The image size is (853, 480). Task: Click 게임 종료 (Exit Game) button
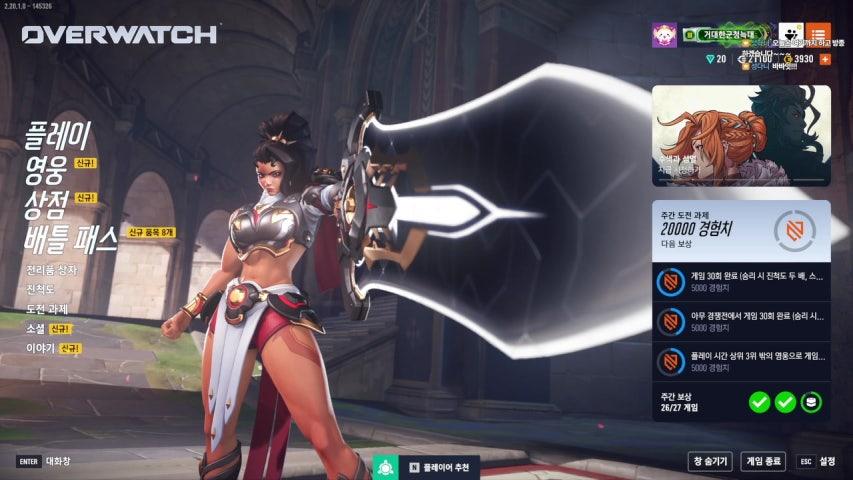click(x=763, y=461)
